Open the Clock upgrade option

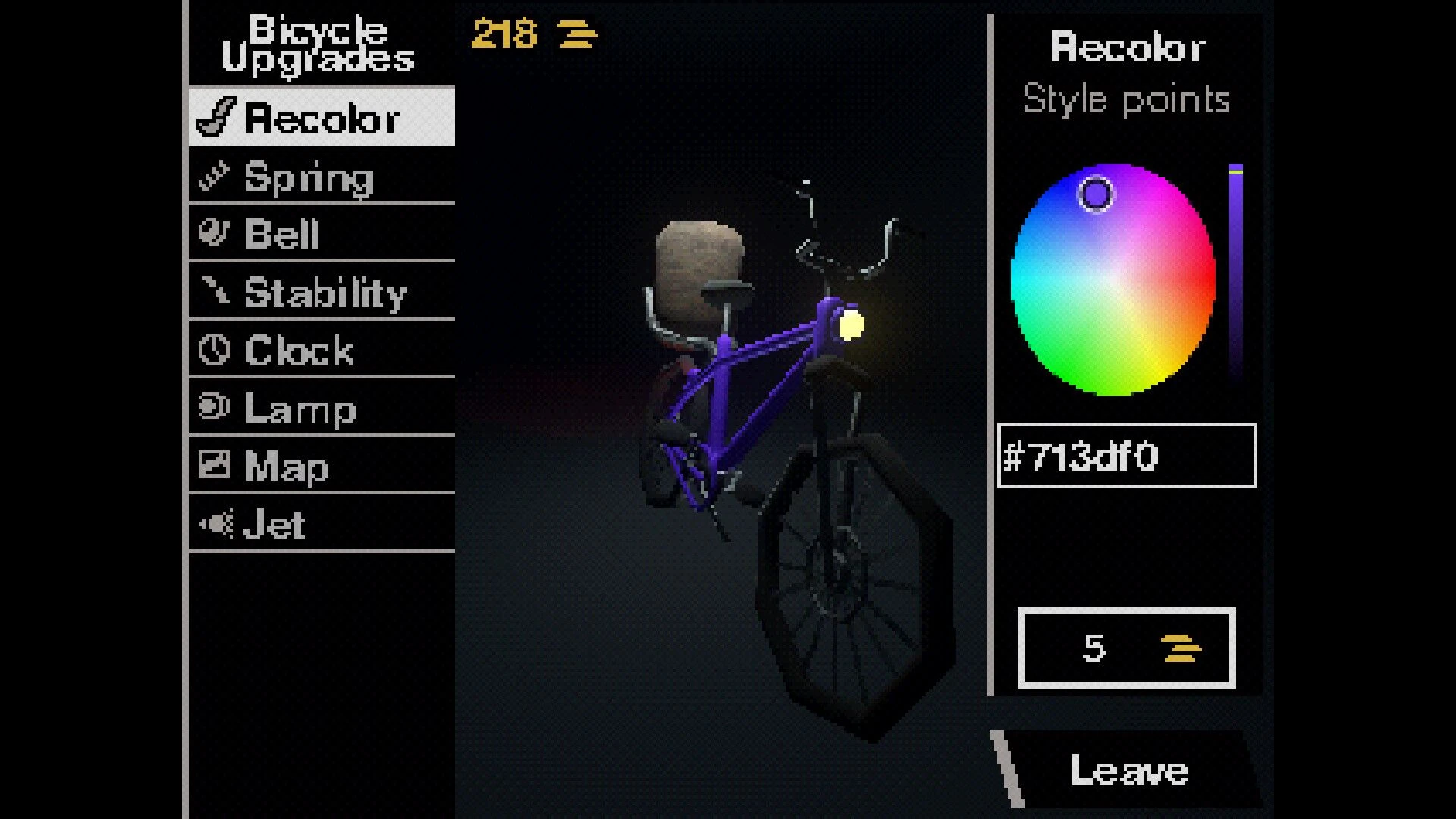click(x=322, y=350)
